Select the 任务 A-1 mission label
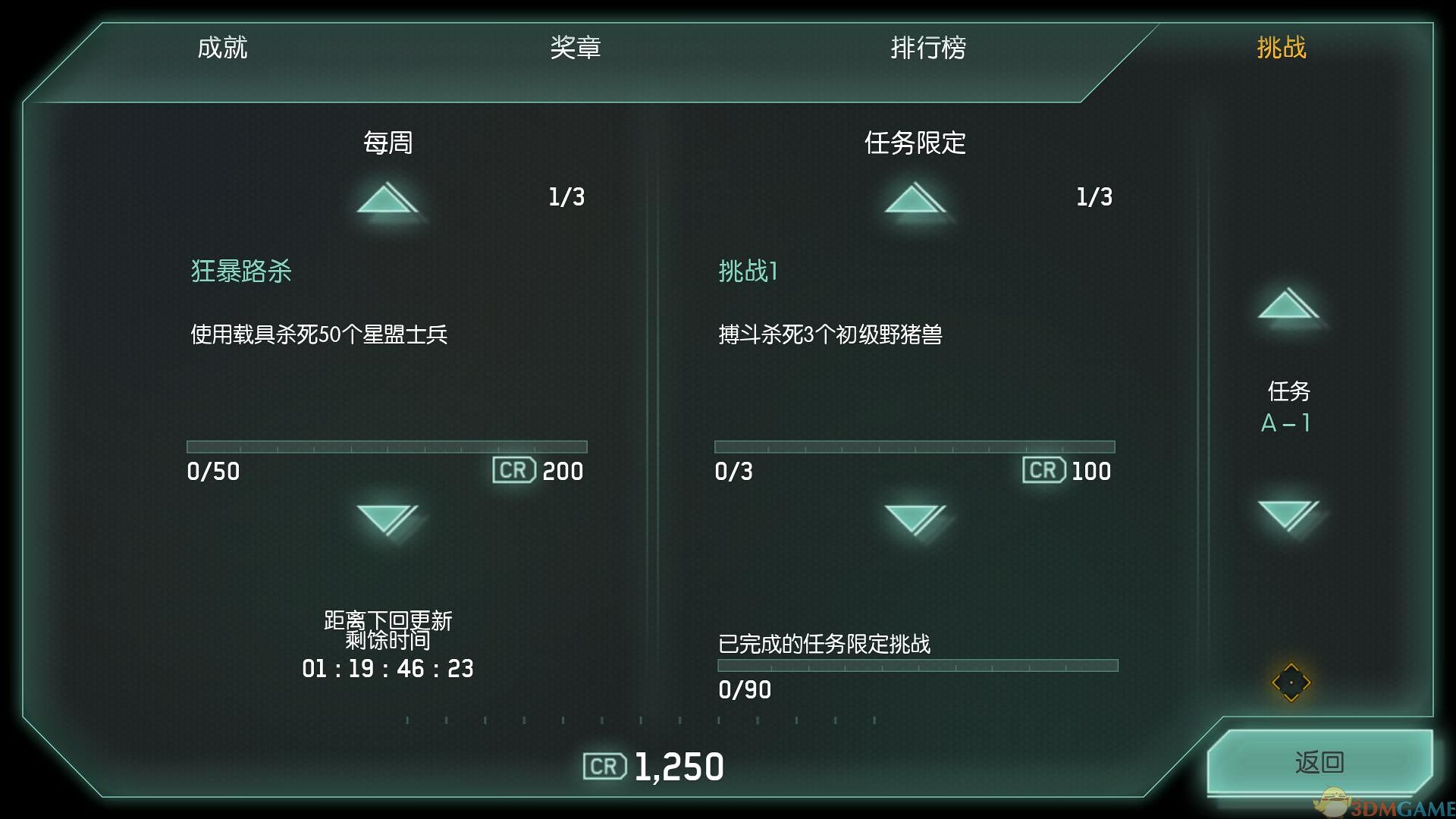This screenshot has height=819, width=1456. (1288, 407)
